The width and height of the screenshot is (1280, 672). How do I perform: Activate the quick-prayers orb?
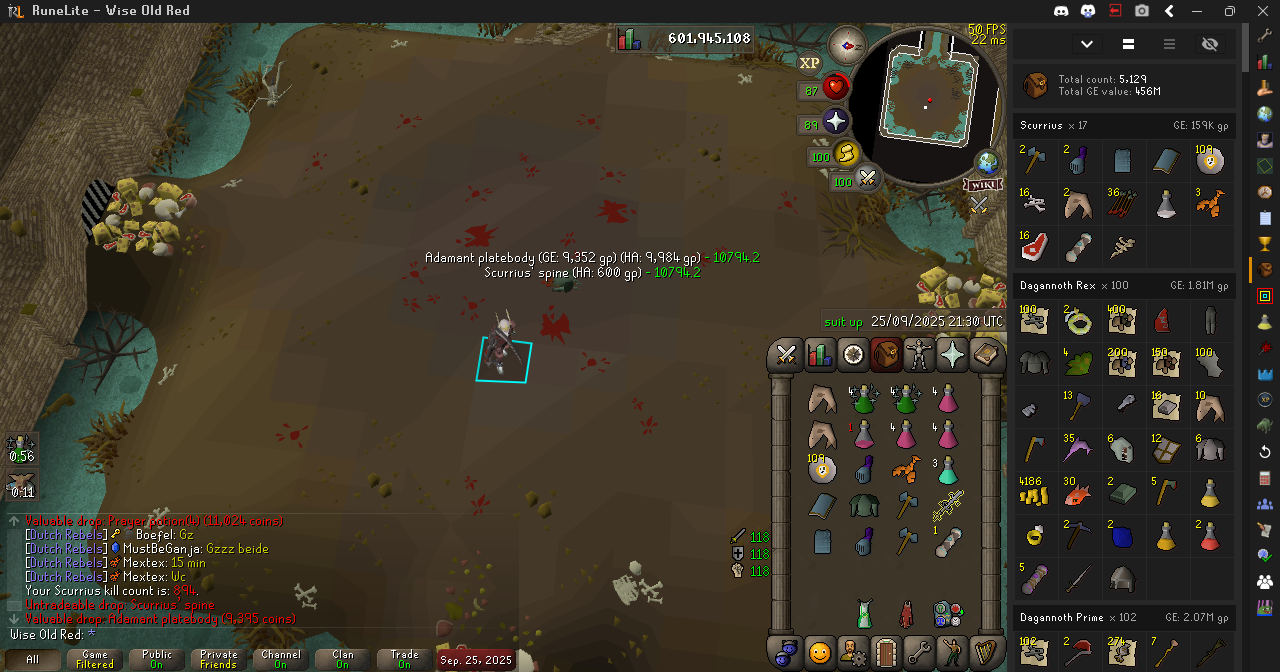click(x=835, y=122)
